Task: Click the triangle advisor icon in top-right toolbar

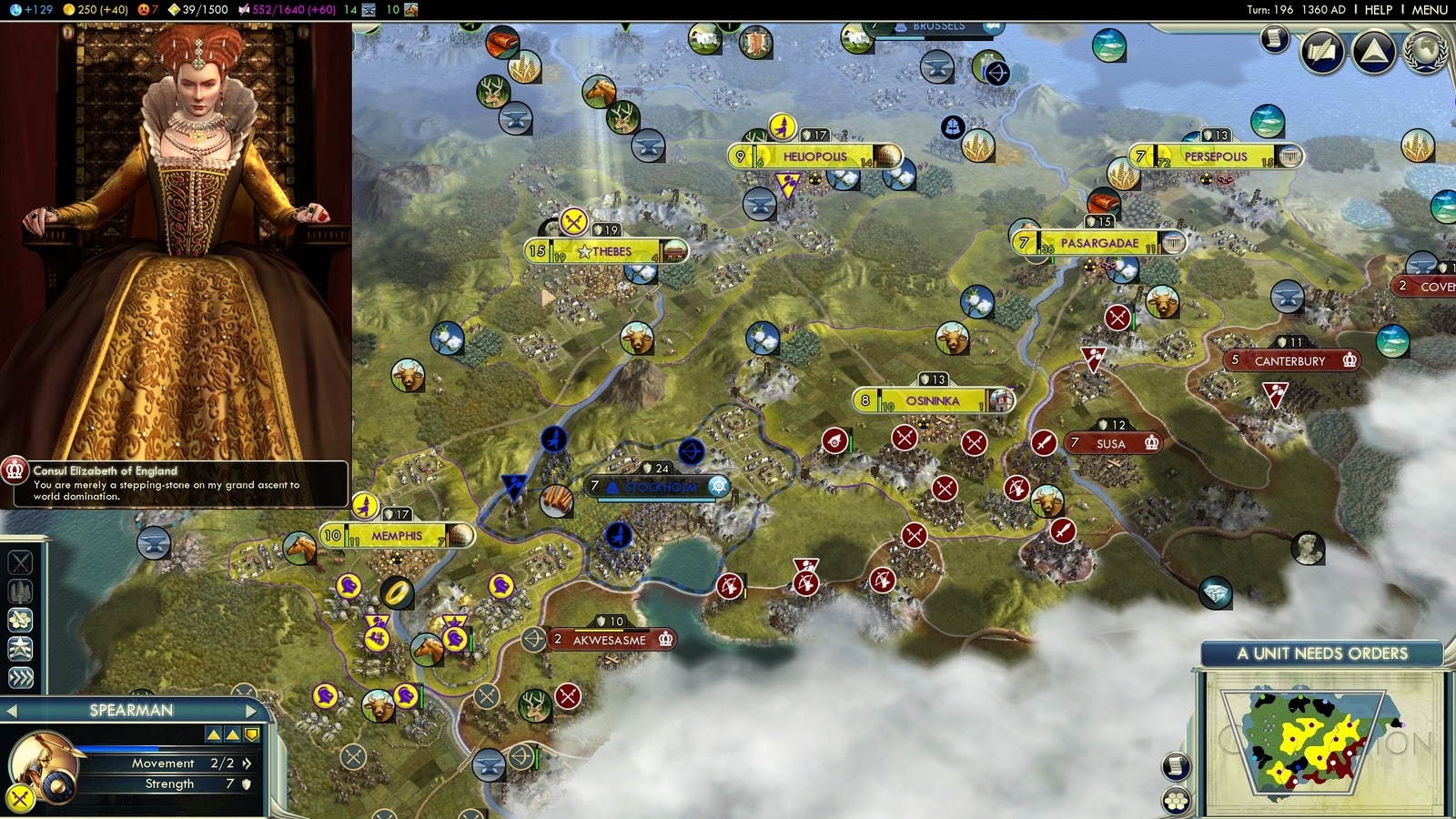Action: (1376, 52)
